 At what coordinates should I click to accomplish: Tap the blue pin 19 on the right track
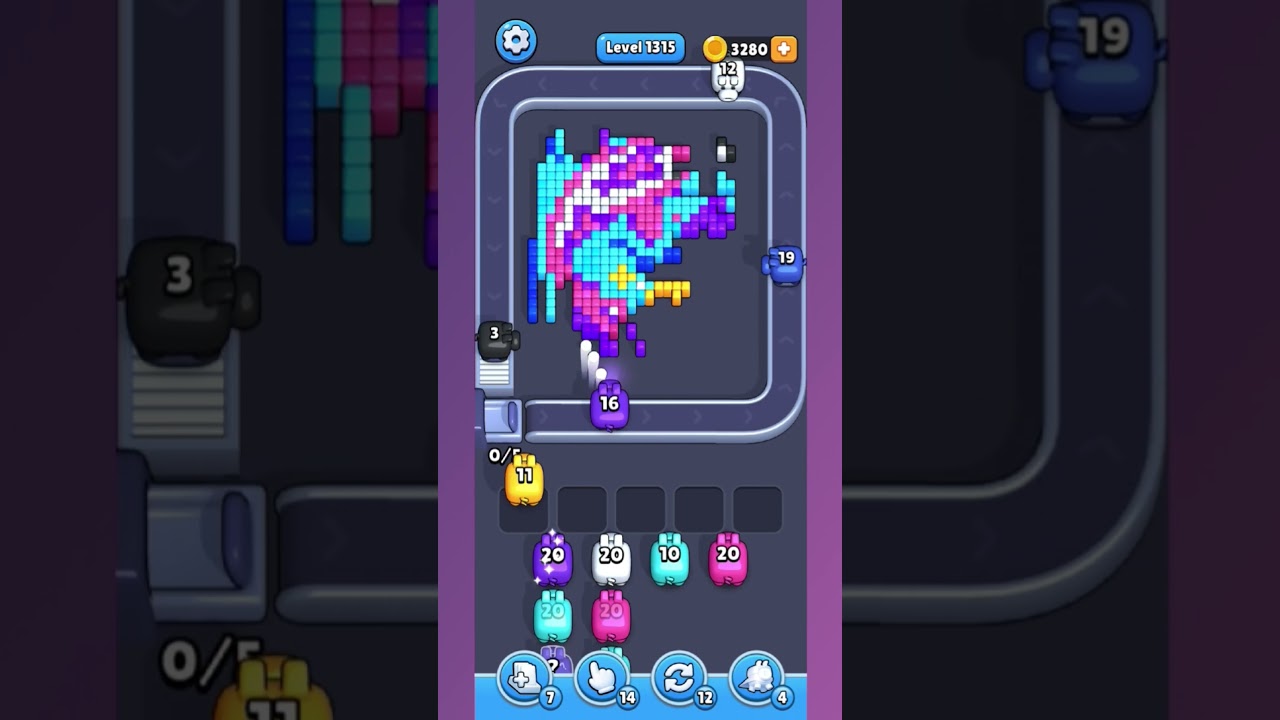point(785,263)
